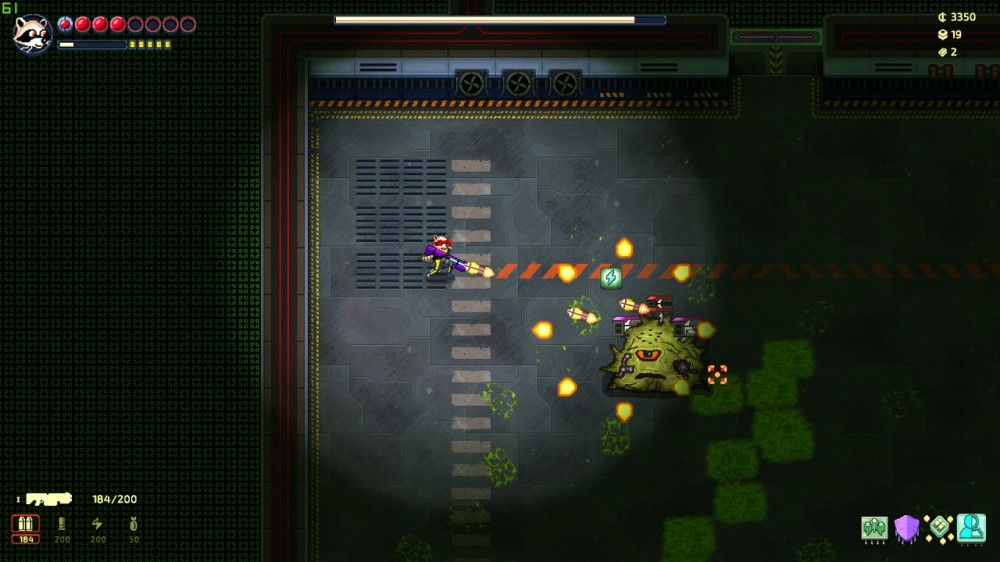This screenshot has width=1000, height=562.
Task: Select the grenade ammo icon
Action: (133, 525)
